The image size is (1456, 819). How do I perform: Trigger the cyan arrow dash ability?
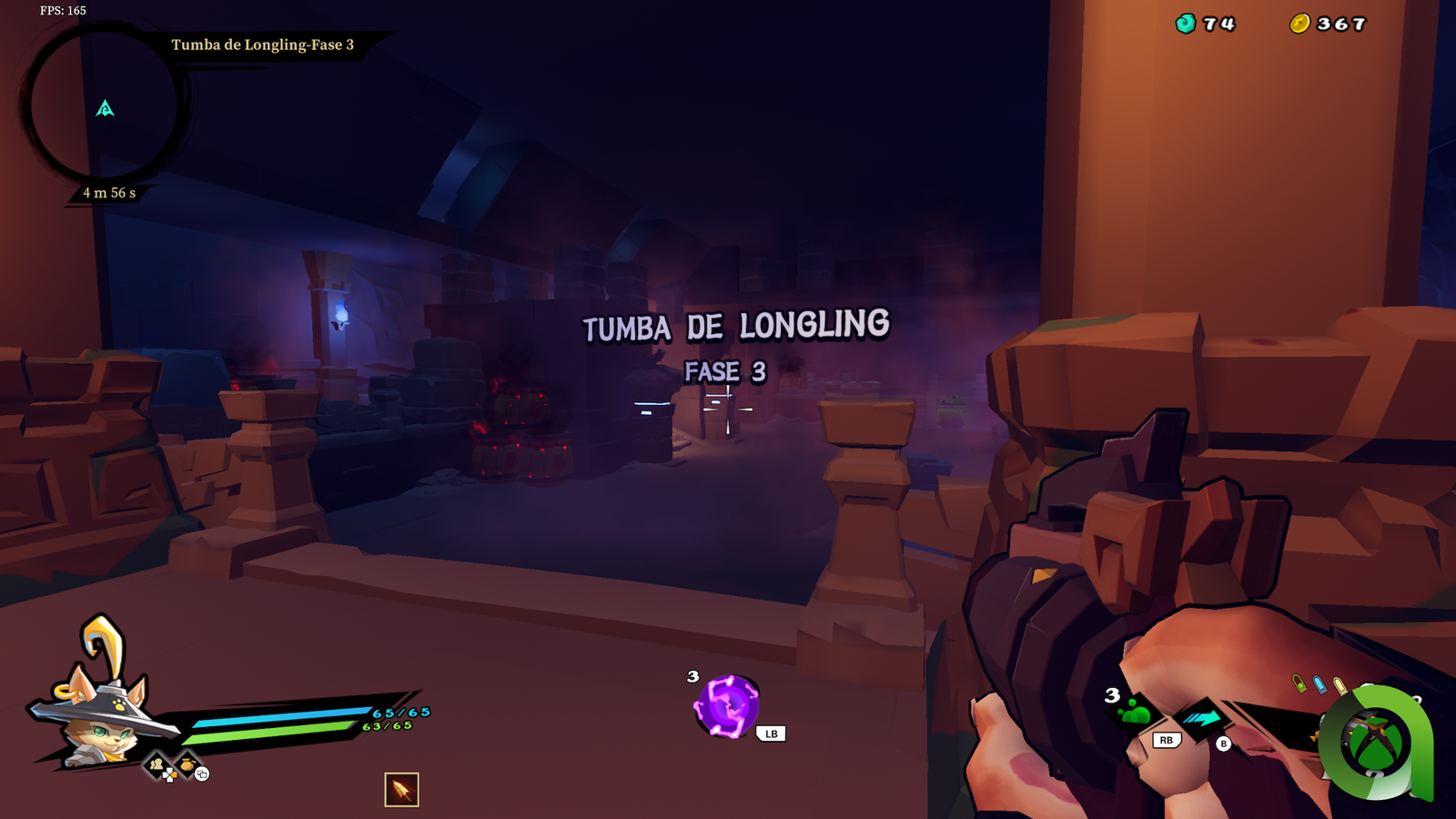point(1203,718)
